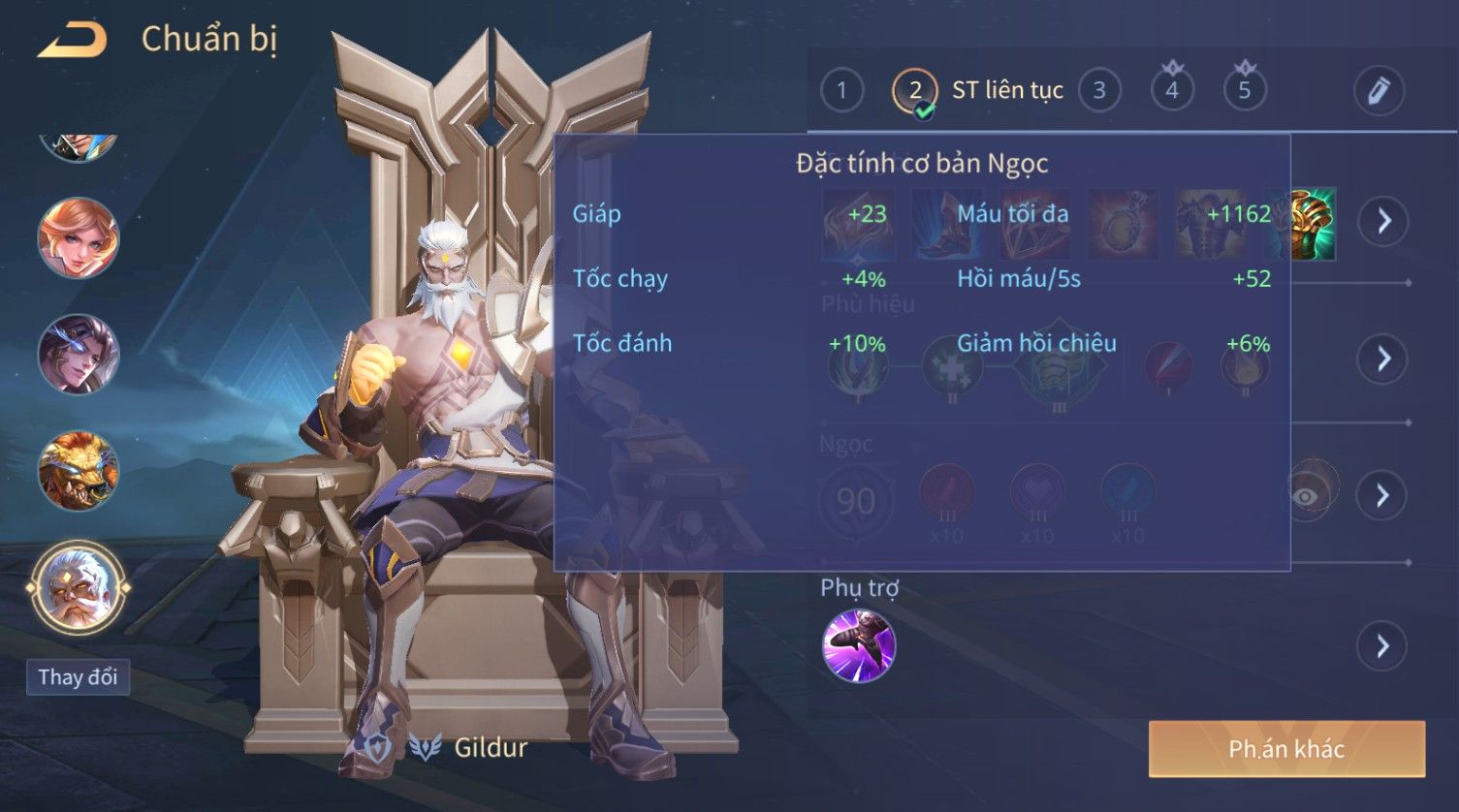Toggle the eye visibility icon
The width and height of the screenshot is (1459, 812).
(x=1307, y=496)
